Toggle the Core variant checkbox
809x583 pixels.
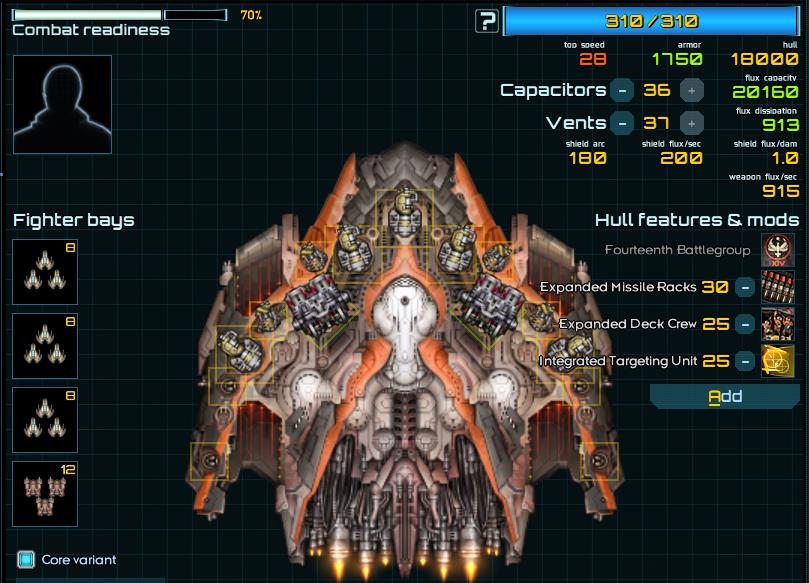[26, 559]
